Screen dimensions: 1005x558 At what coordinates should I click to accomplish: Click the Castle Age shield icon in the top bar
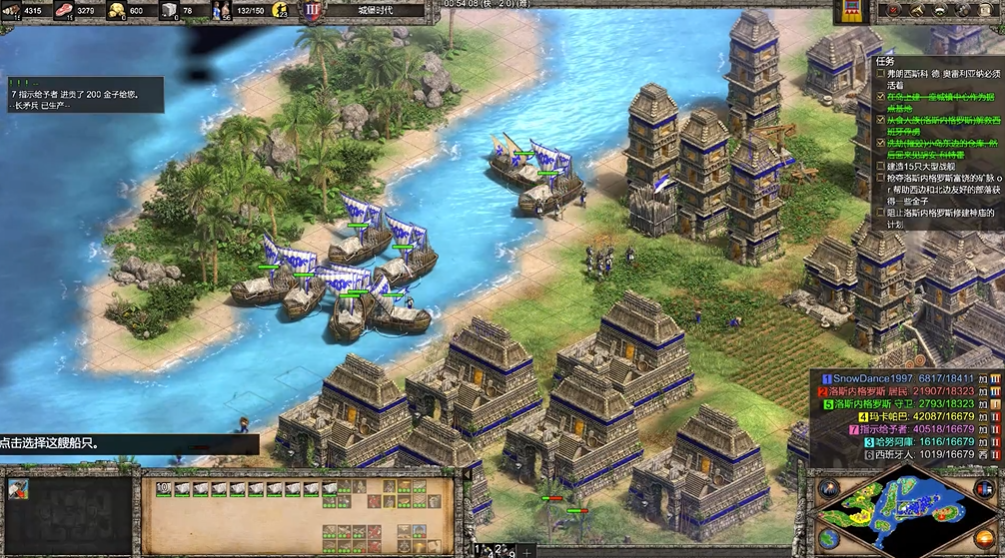(x=312, y=11)
